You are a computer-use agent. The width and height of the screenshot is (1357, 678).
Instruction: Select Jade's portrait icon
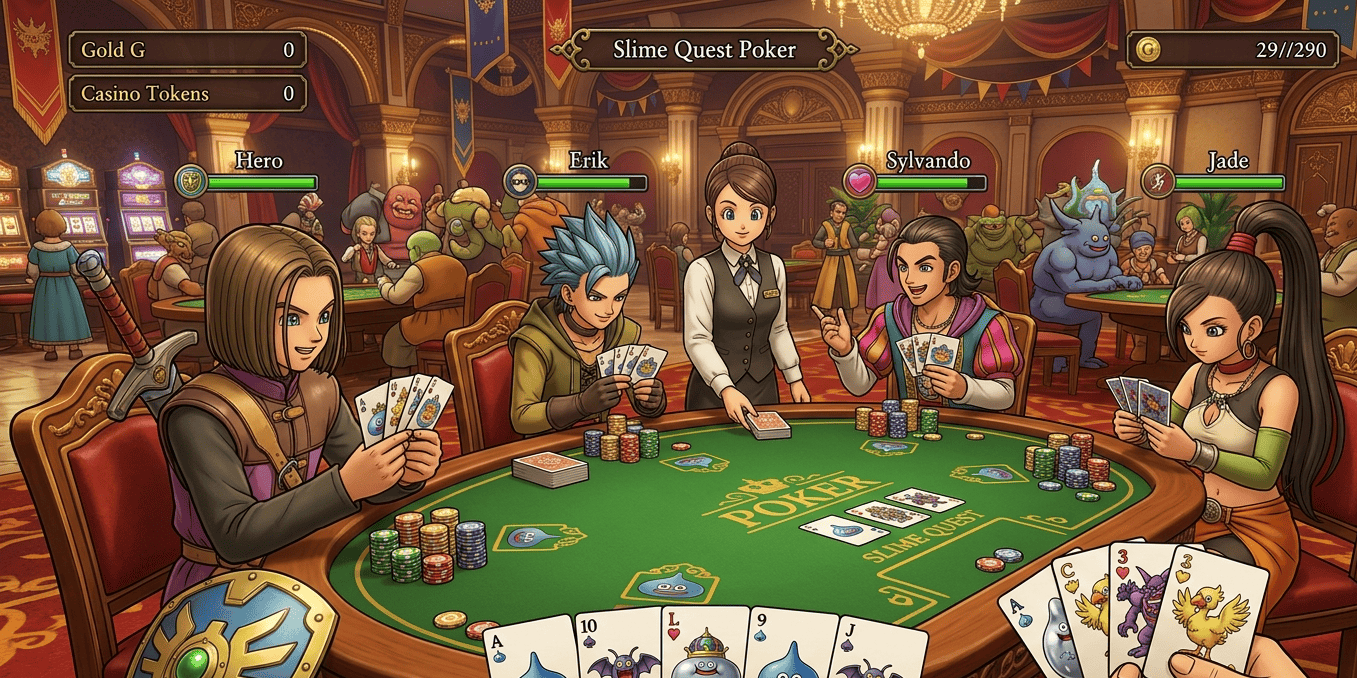point(1157,181)
